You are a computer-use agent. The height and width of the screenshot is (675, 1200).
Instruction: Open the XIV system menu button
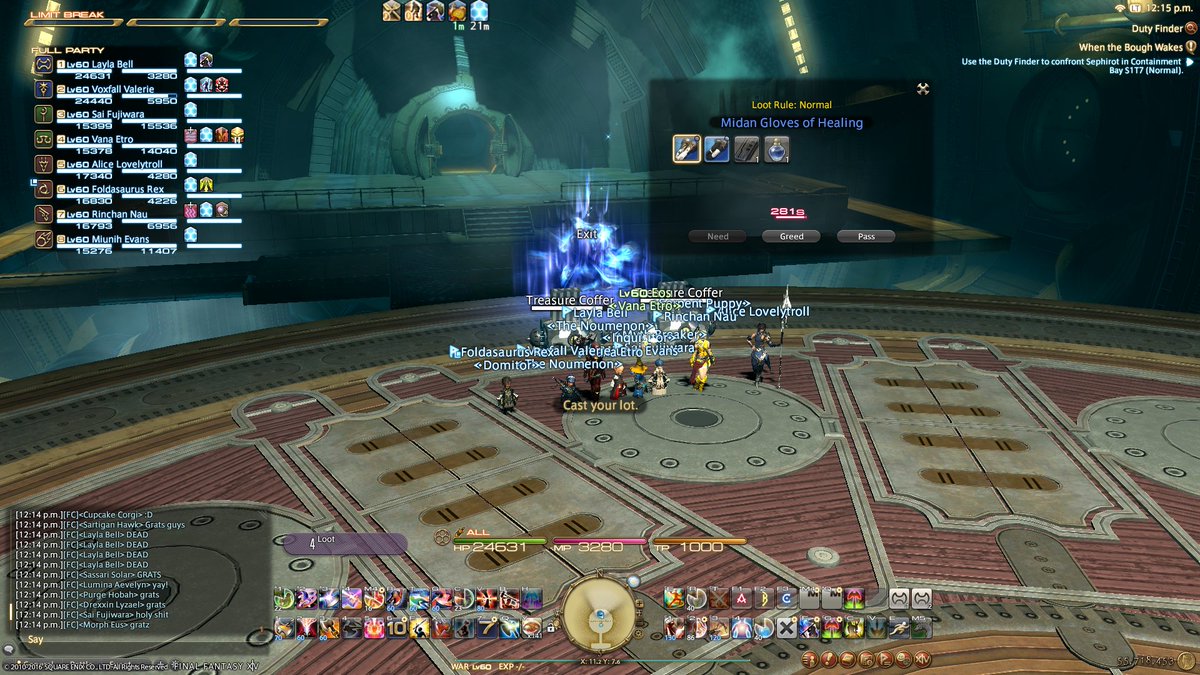coord(922,659)
